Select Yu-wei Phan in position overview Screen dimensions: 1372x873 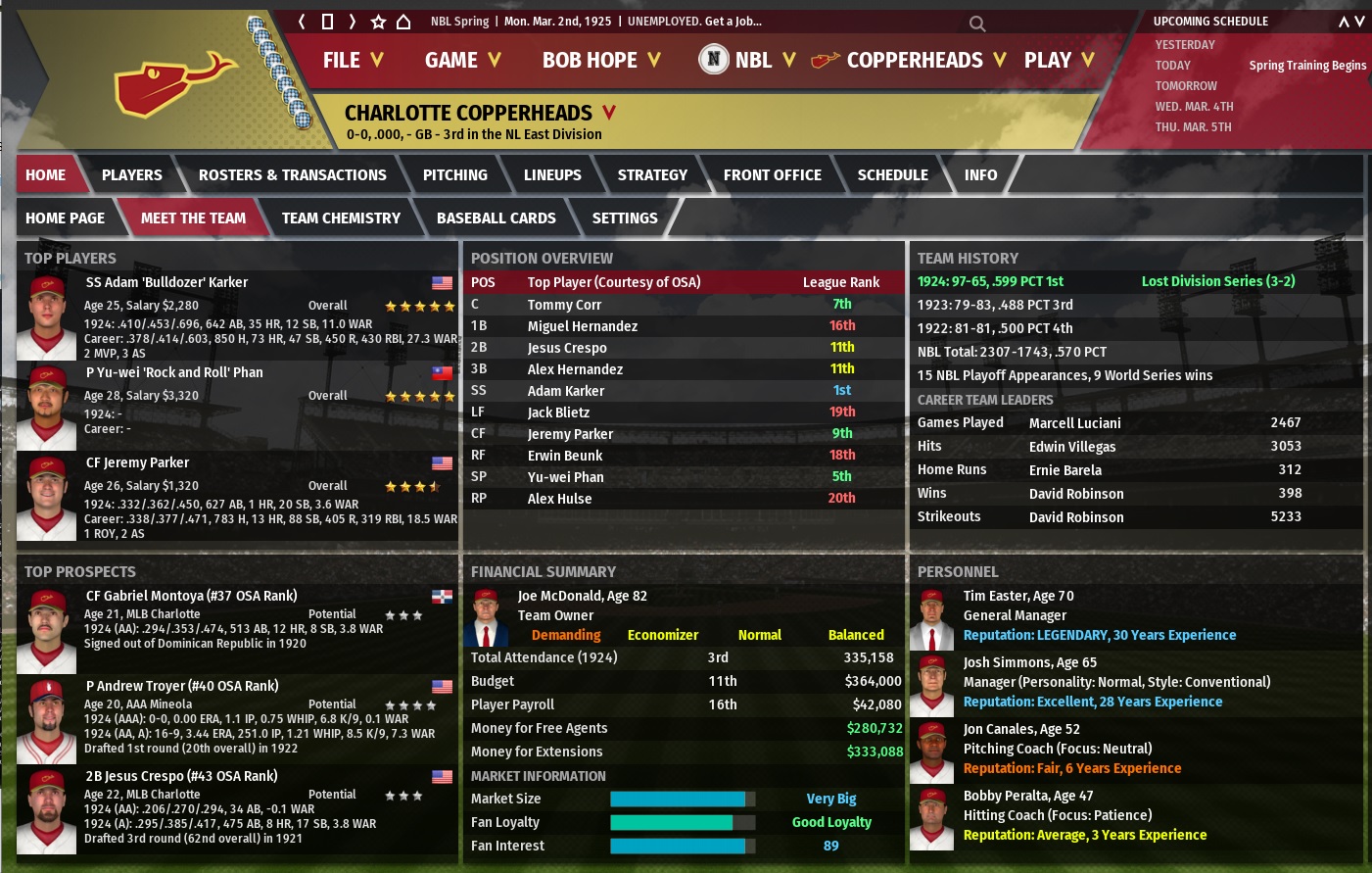pos(565,477)
